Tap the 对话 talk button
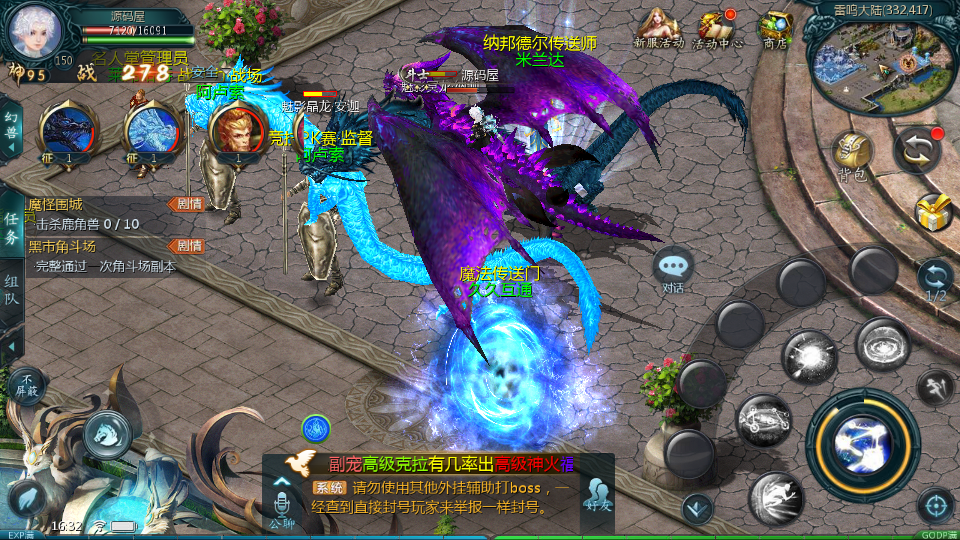This screenshot has height=540, width=960. [x=673, y=268]
